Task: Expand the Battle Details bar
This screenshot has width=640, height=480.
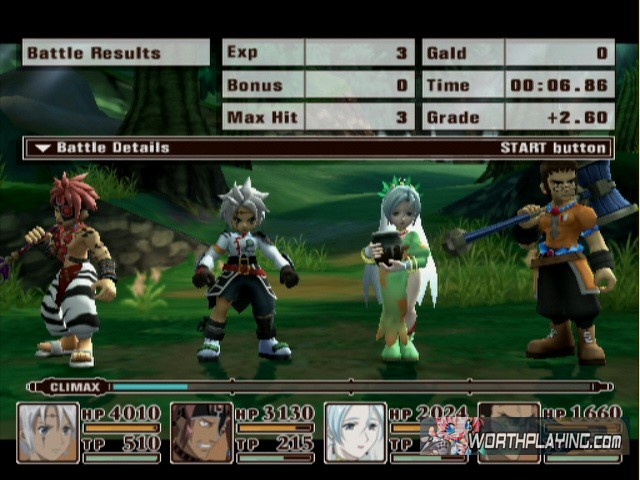Action: pos(318,148)
